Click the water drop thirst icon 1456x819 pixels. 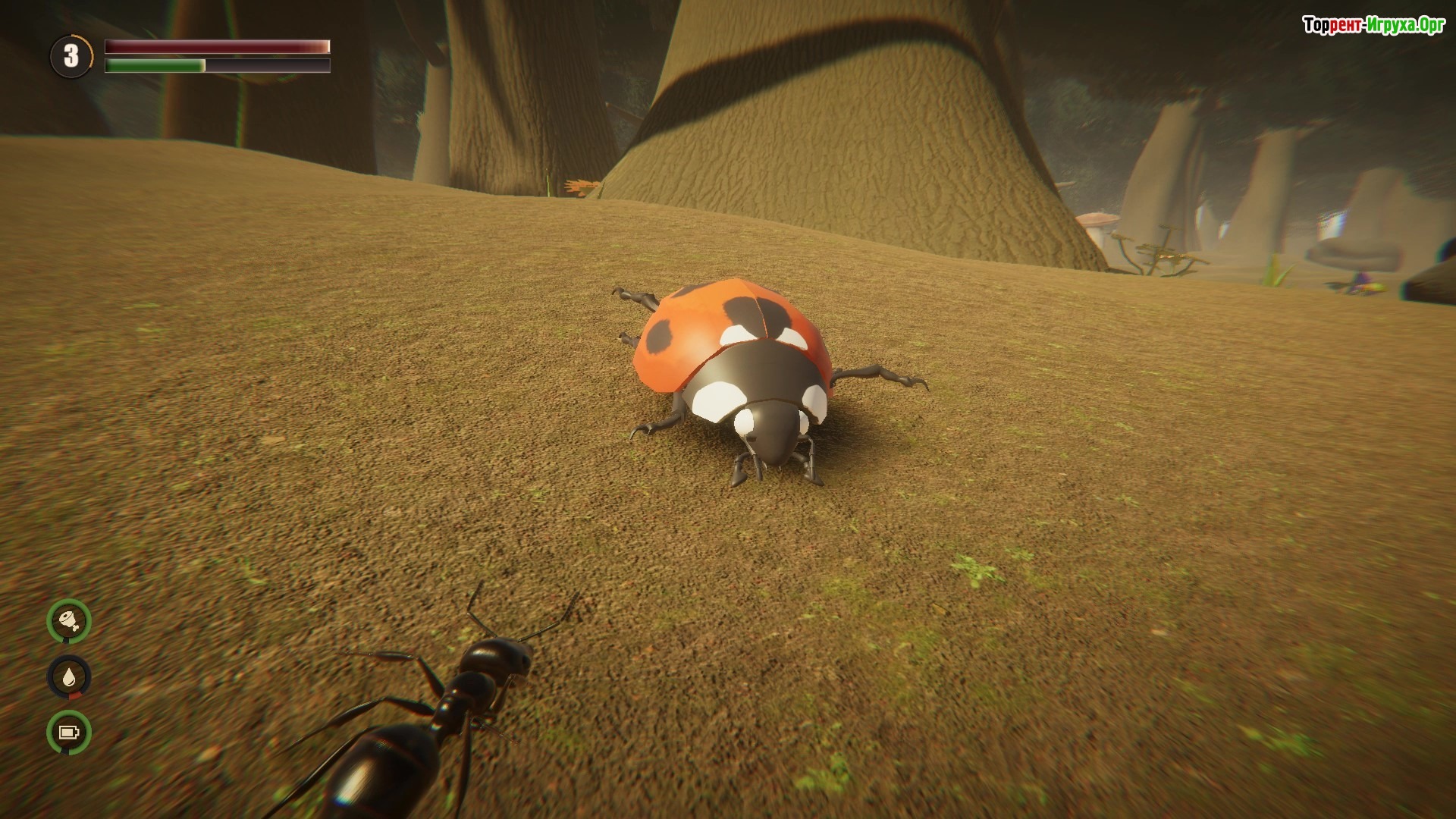(69, 676)
